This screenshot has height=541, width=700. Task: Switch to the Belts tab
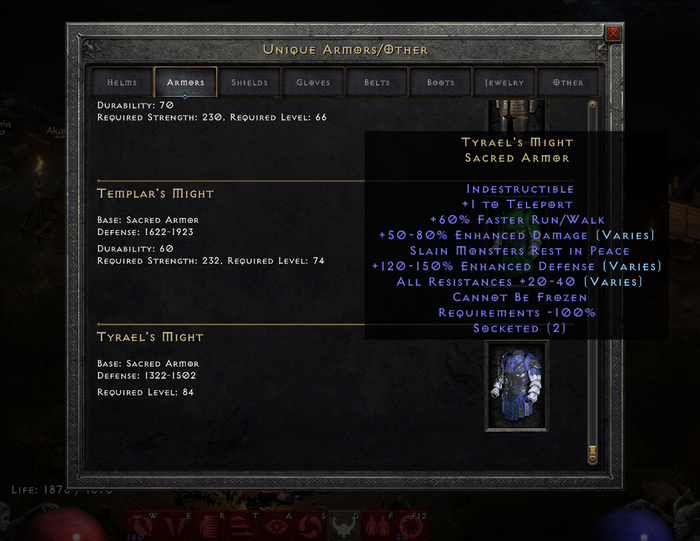click(x=377, y=82)
